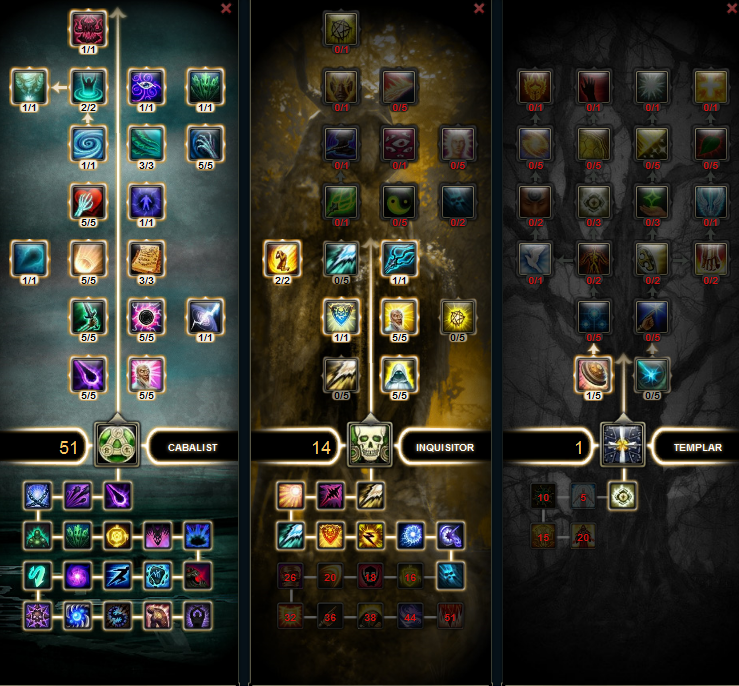The image size is (739, 686).
Task: Select the blue swirling vortex skill
Action: coord(90,143)
